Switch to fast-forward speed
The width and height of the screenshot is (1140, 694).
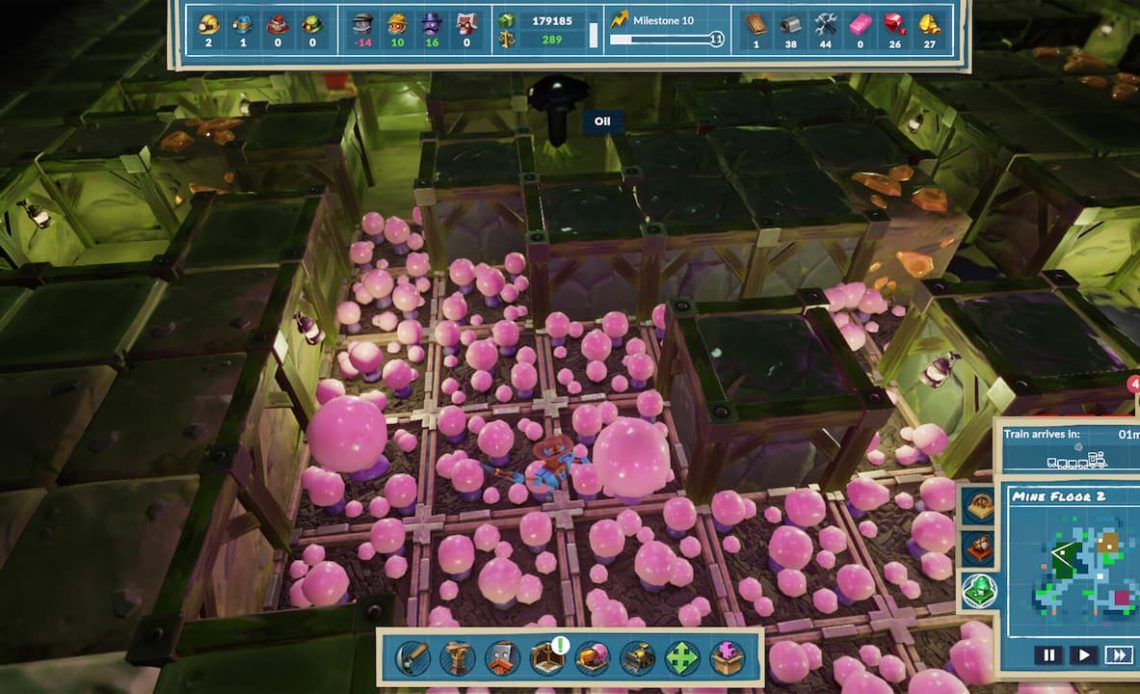tap(1119, 655)
